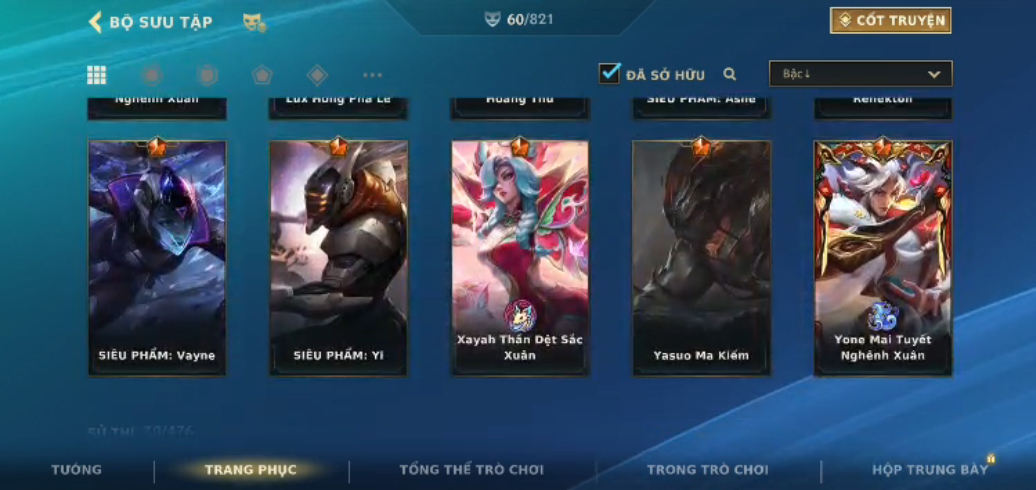Select the SIÊU PHẨM: Vayne skin card
This screenshot has width=1036, height=490.
pyautogui.click(x=157, y=257)
